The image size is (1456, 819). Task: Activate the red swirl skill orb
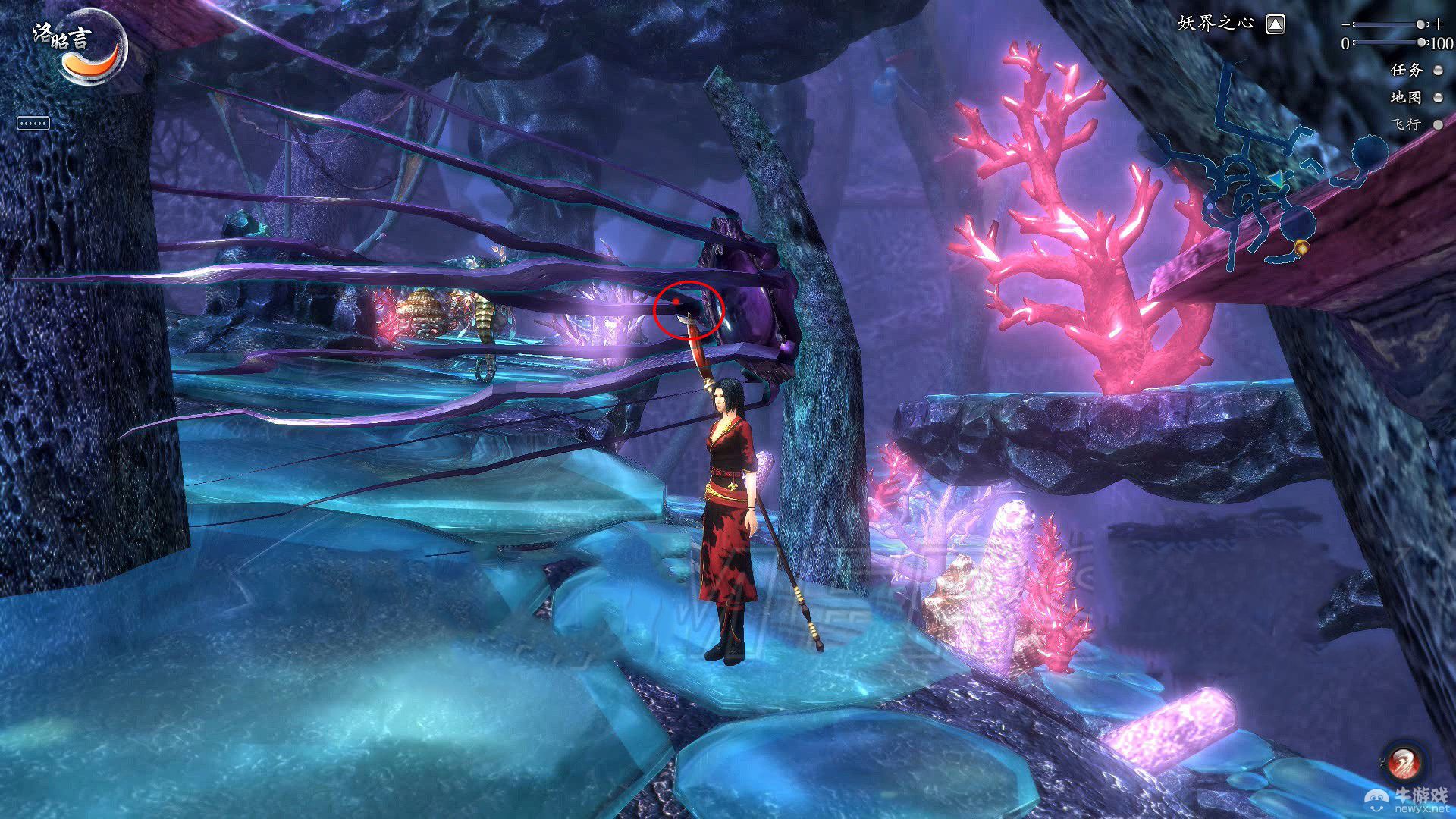point(1402,761)
